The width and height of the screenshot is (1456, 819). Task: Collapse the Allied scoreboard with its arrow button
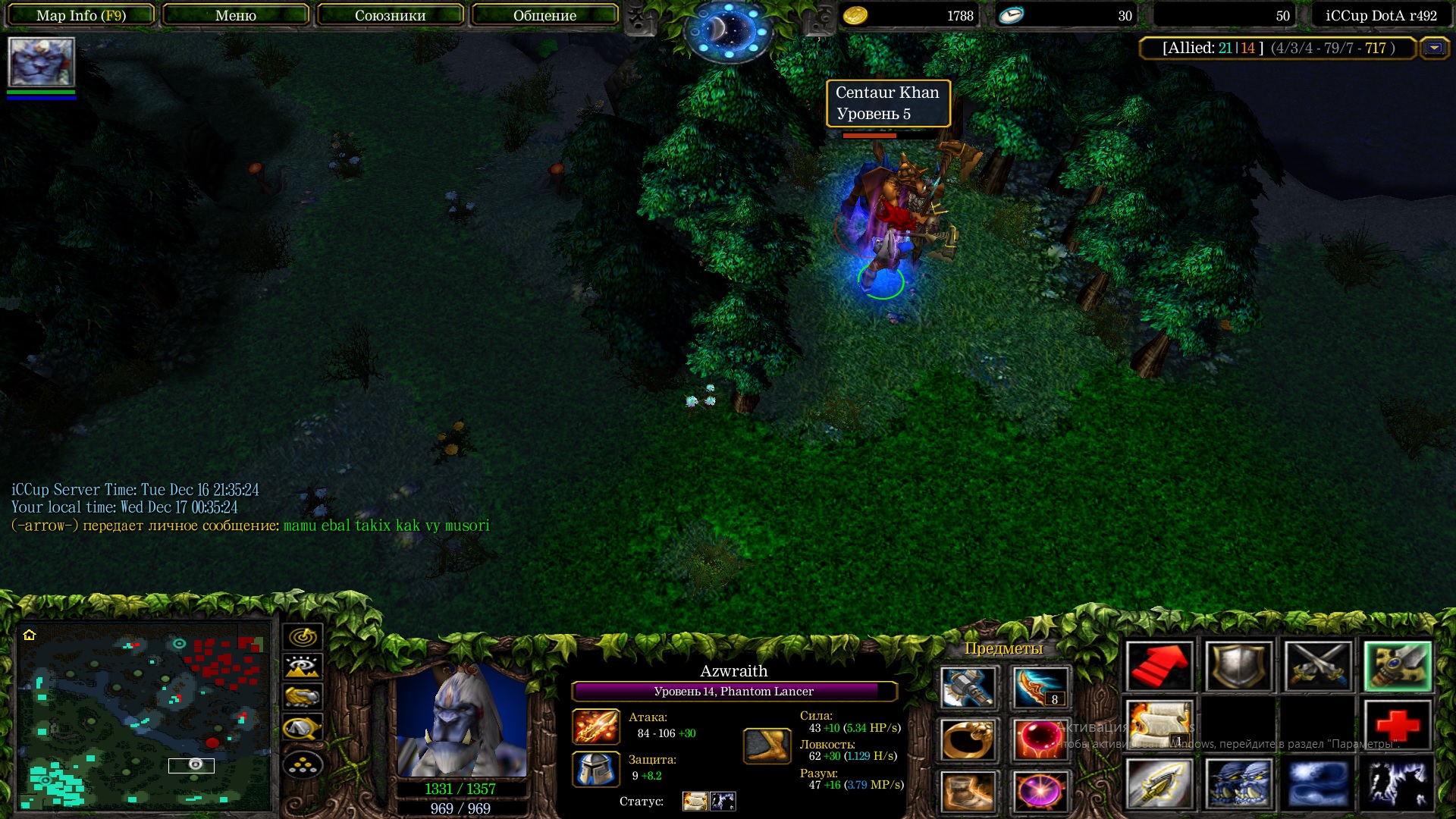coord(1434,48)
